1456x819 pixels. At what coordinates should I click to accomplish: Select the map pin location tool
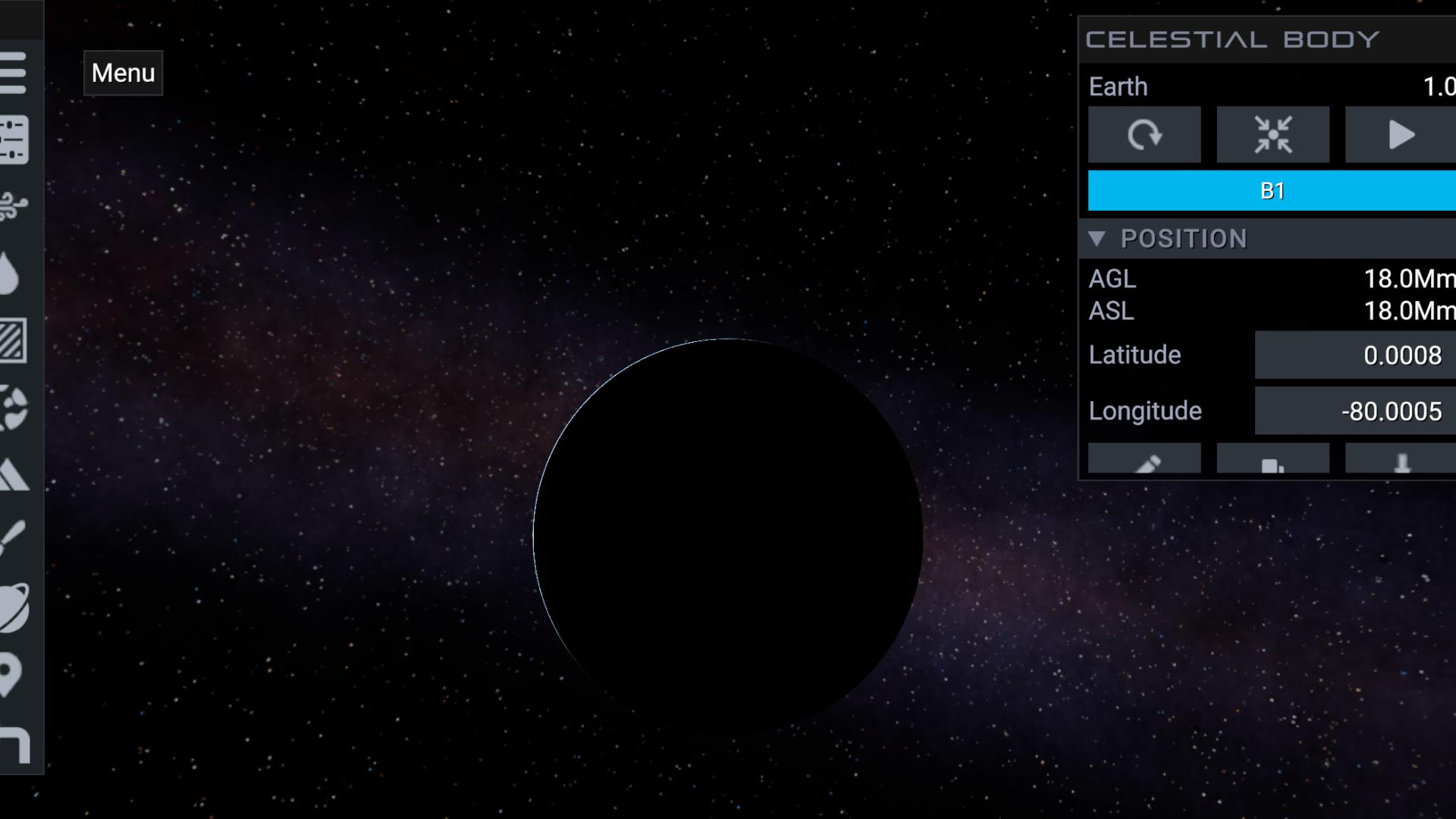pyautogui.click(x=11, y=675)
